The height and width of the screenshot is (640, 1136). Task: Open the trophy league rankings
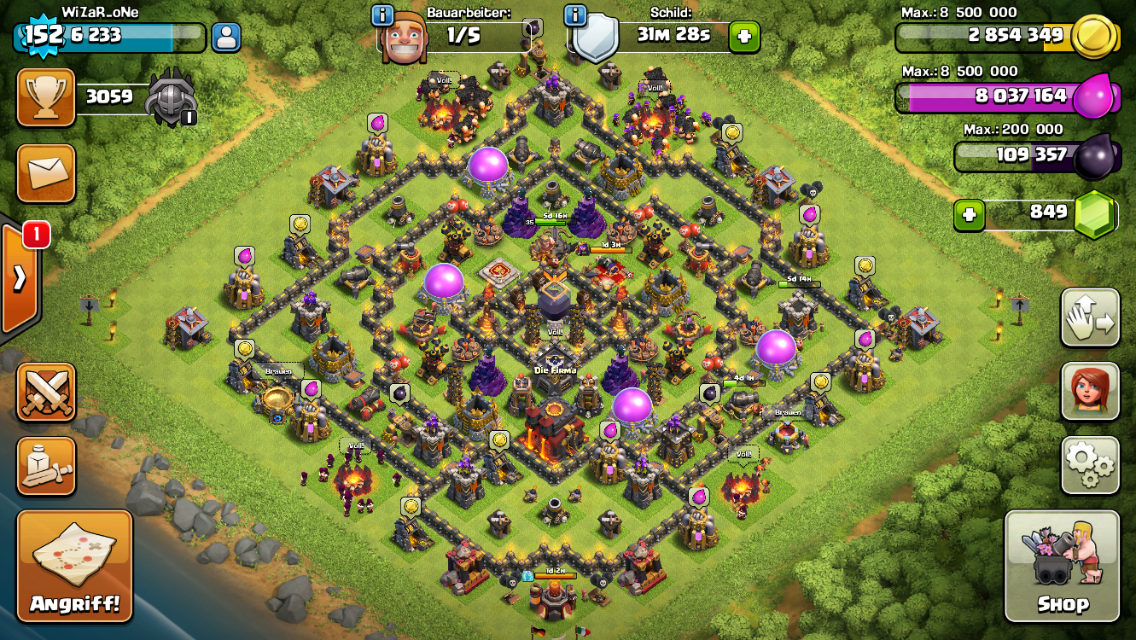coord(46,97)
